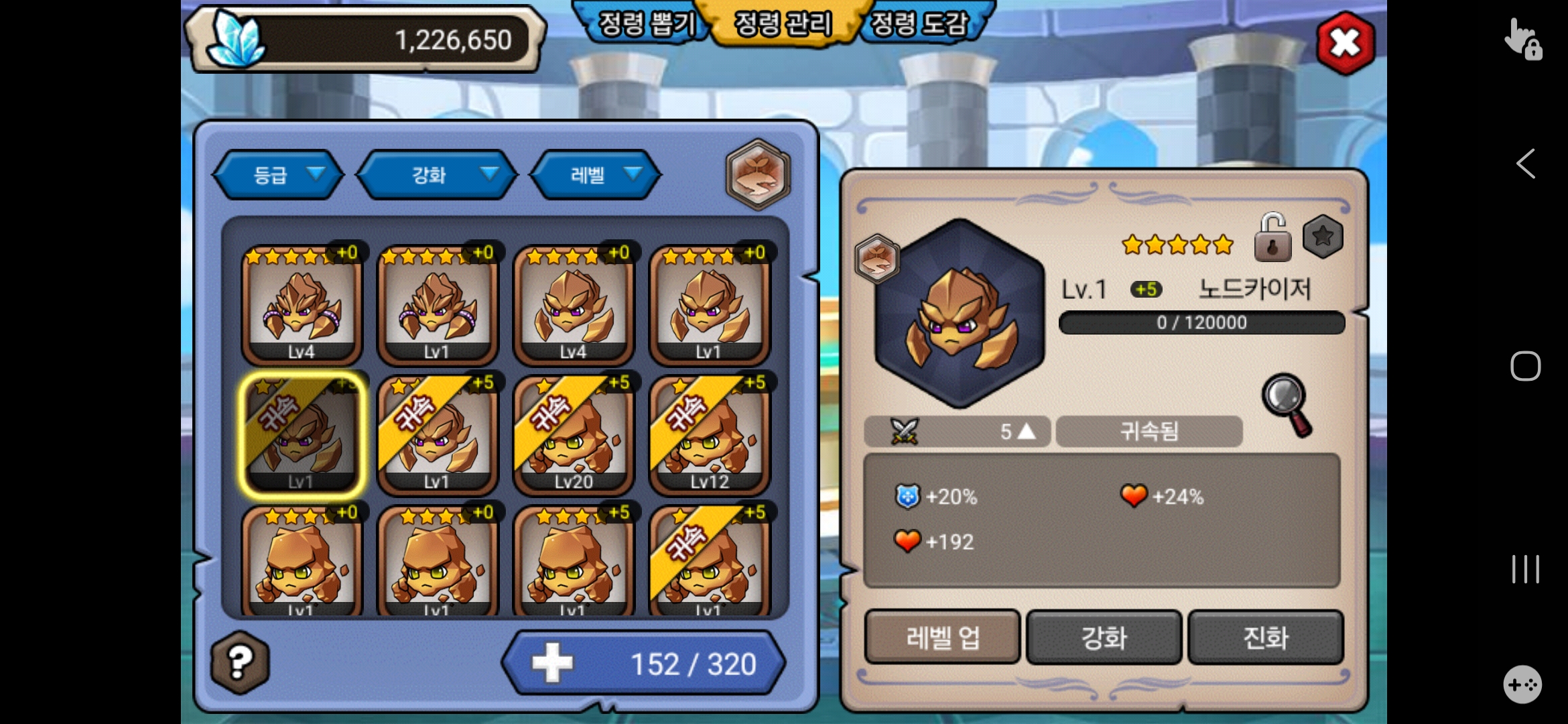Toggle the padlock on the selected spirit
Image resolution: width=1568 pixels, height=724 pixels.
pyautogui.click(x=1271, y=237)
